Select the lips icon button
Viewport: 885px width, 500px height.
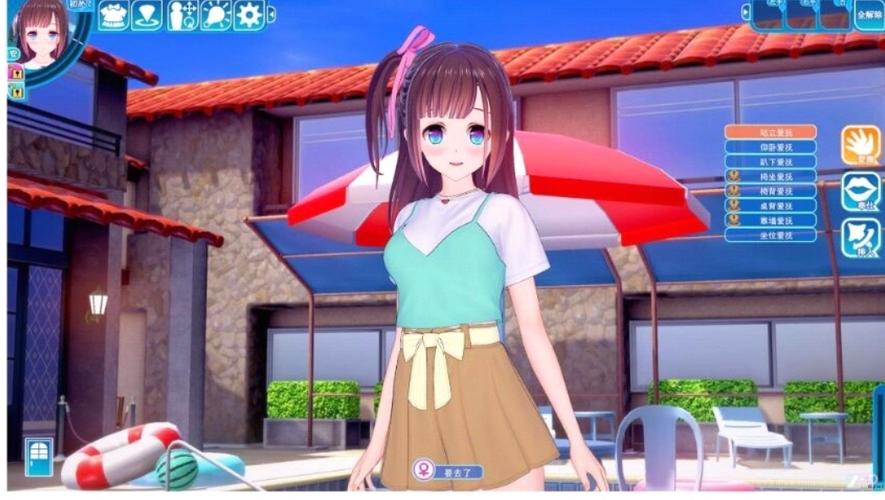pyautogui.click(x=860, y=192)
